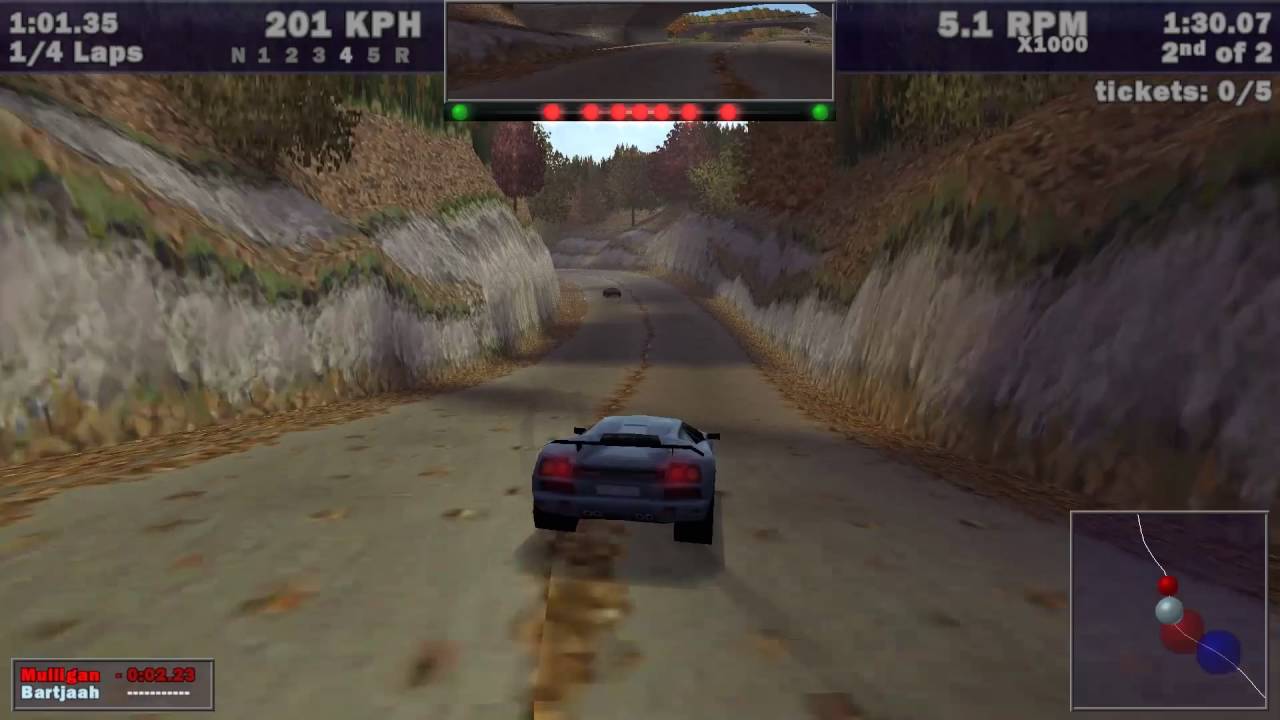Click the 1:30.07 total race timer

point(1217,22)
